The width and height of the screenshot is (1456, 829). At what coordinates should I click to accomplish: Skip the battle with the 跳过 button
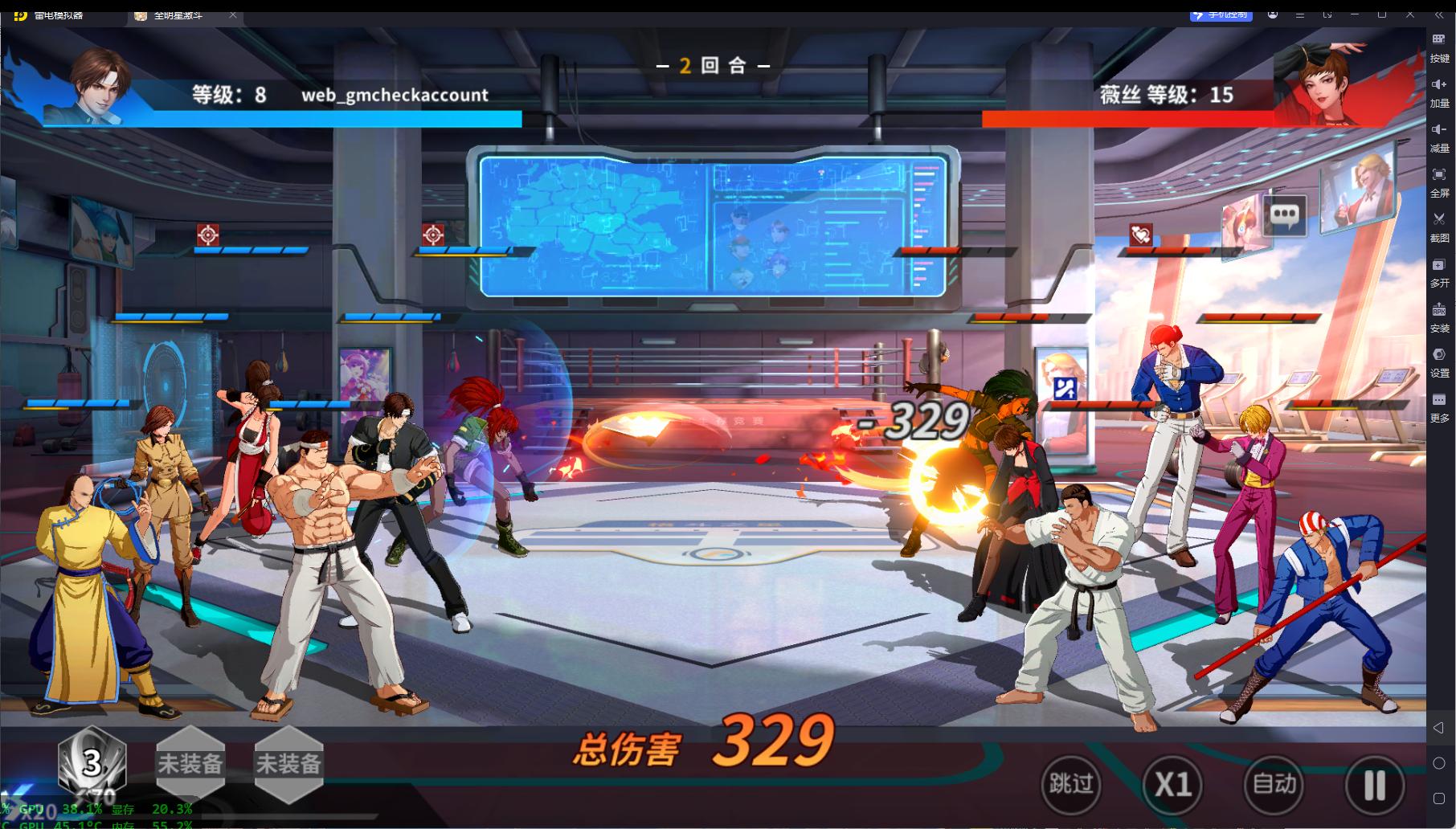click(1070, 783)
